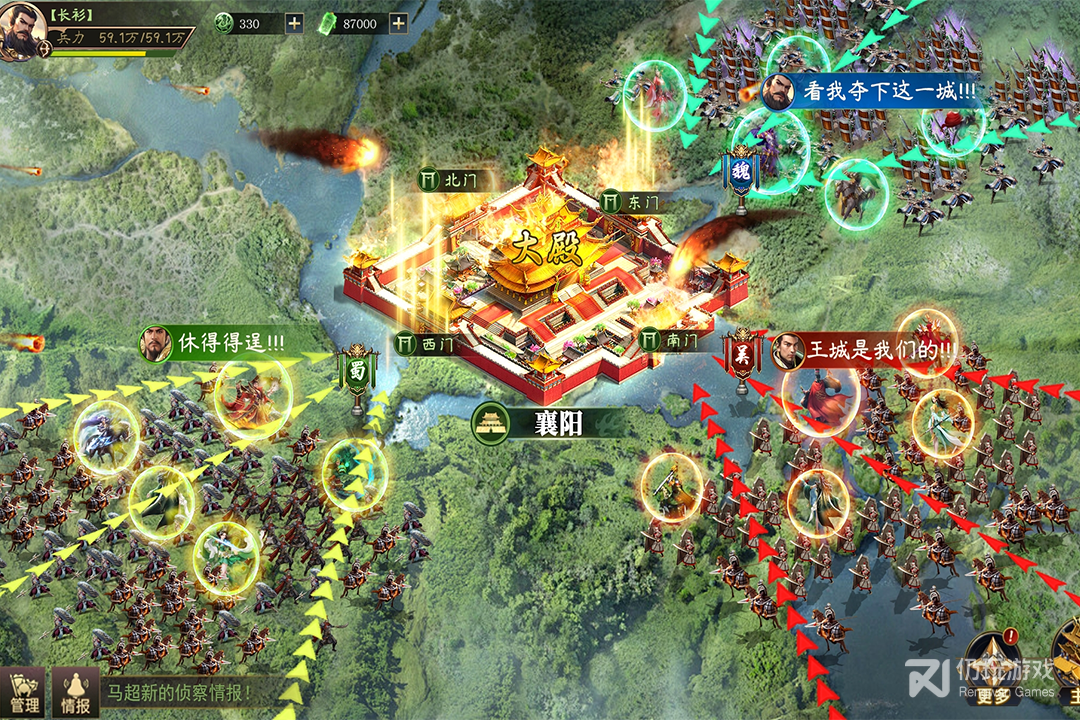Select the 蜀 faction banner

pyautogui.click(x=359, y=374)
